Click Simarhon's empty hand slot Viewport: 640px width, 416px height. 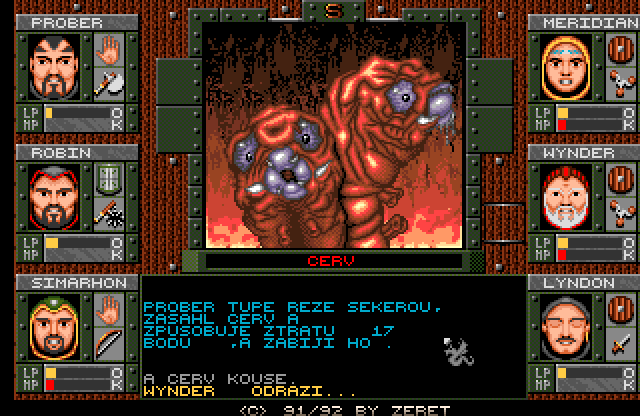[x=107, y=311]
